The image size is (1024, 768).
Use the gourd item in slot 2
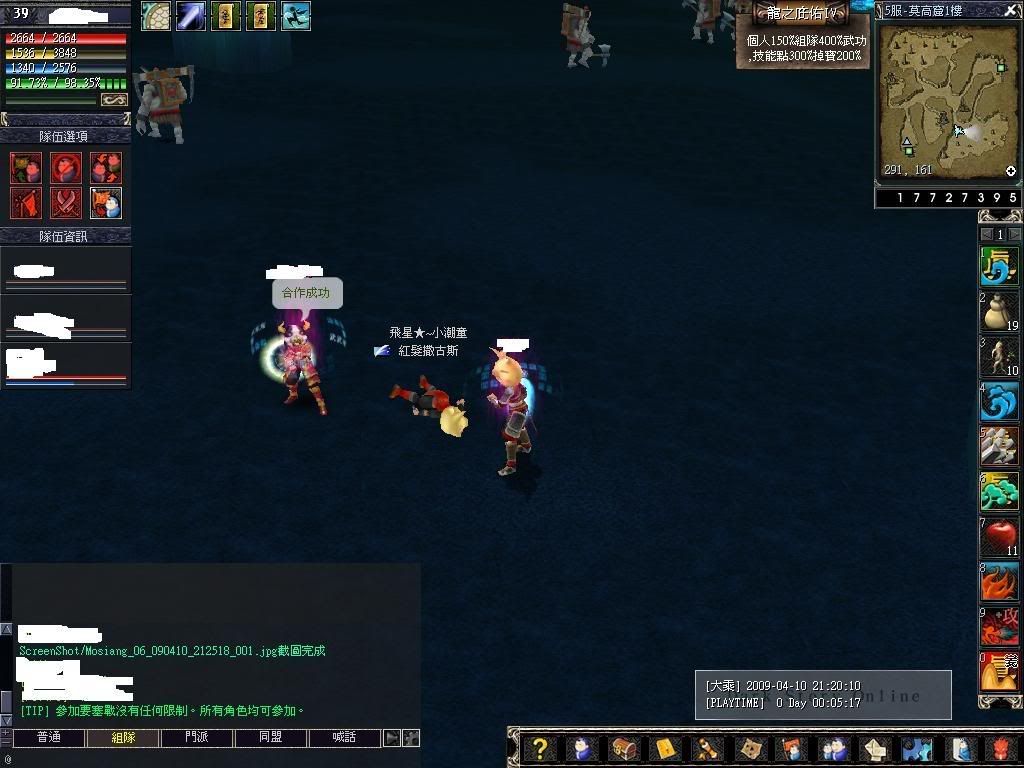pos(999,312)
